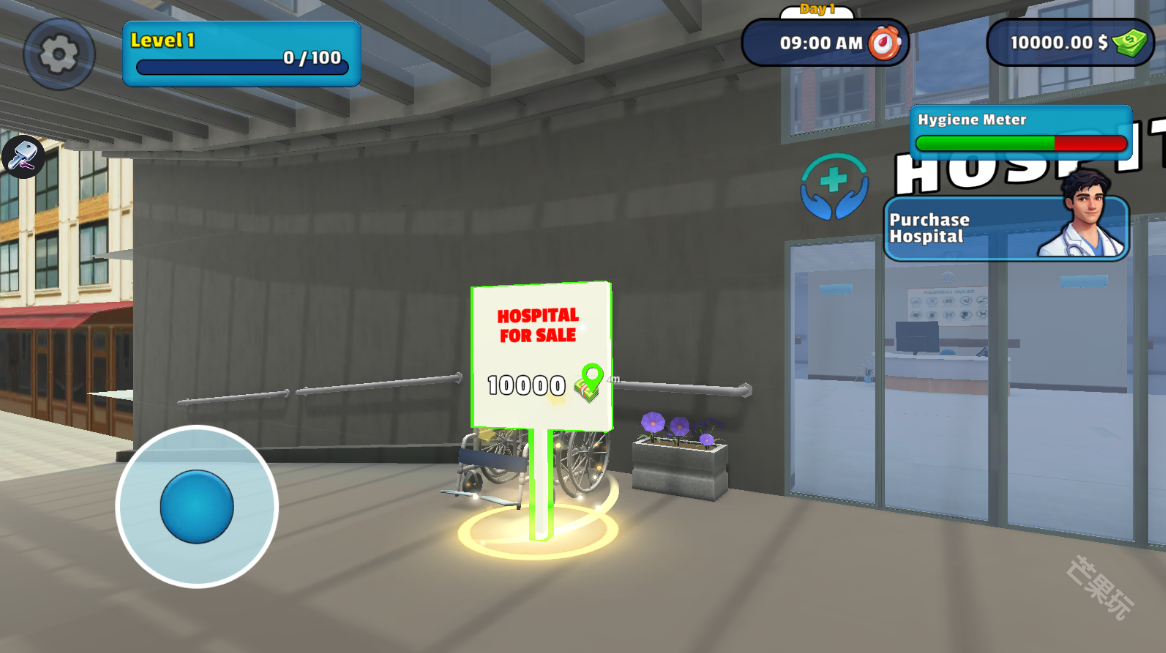This screenshot has width=1166, height=653.
Task: Tap the medical cross hands icon
Action: point(834,186)
